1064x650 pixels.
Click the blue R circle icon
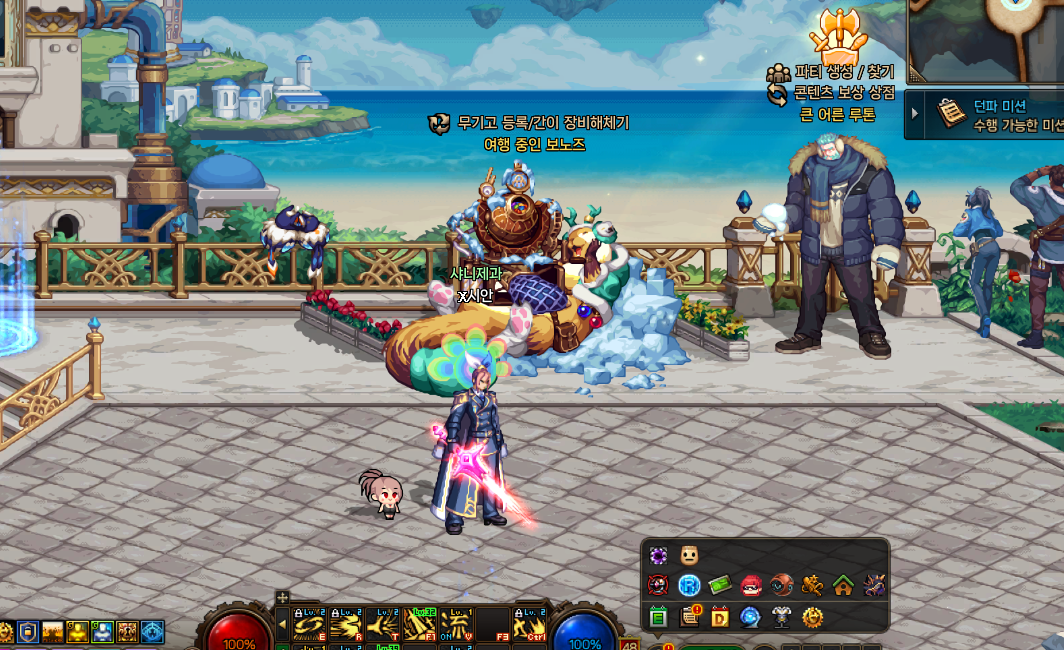[x=689, y=586]
